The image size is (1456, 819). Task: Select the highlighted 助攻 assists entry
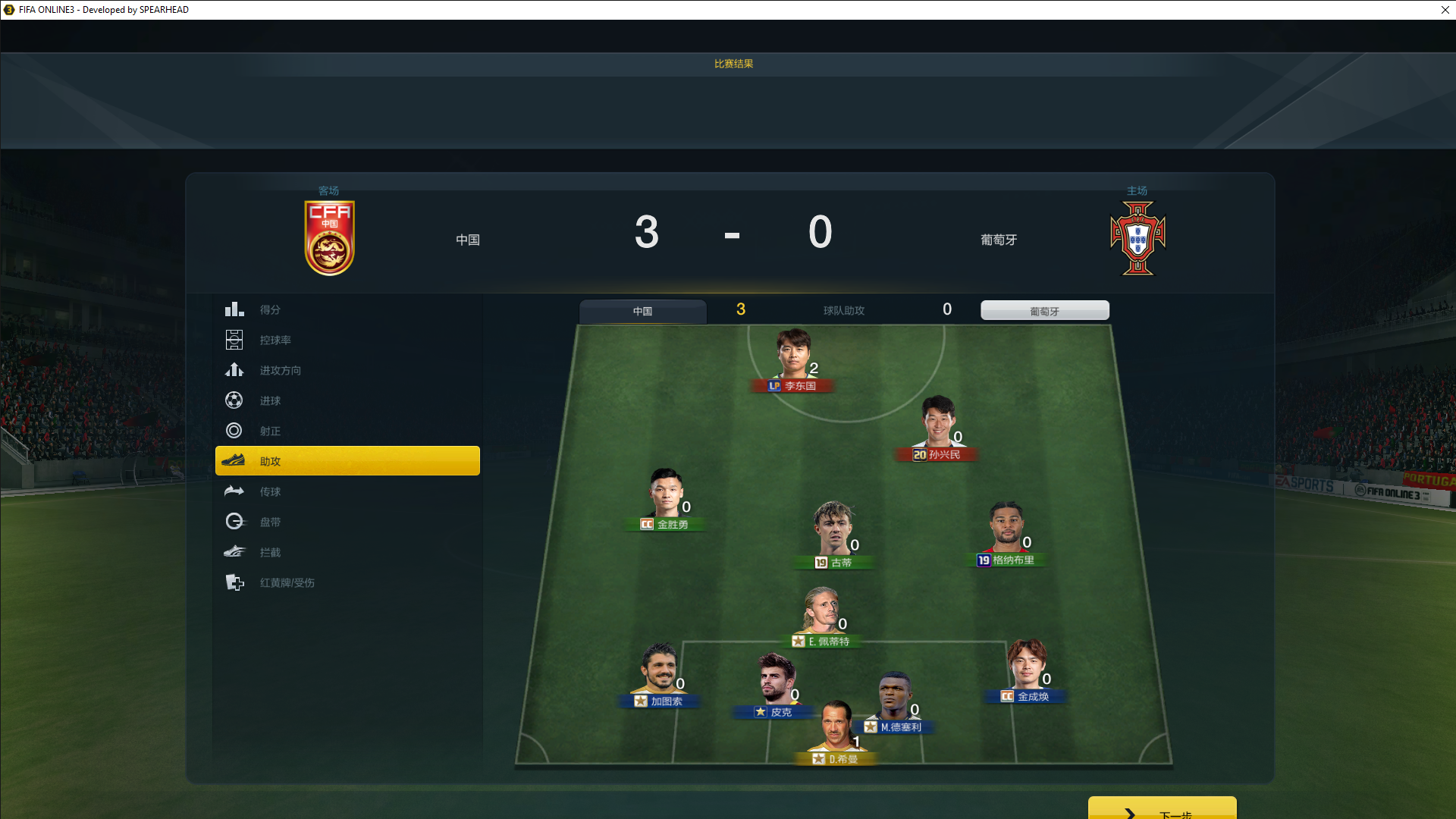pos(347,461)
